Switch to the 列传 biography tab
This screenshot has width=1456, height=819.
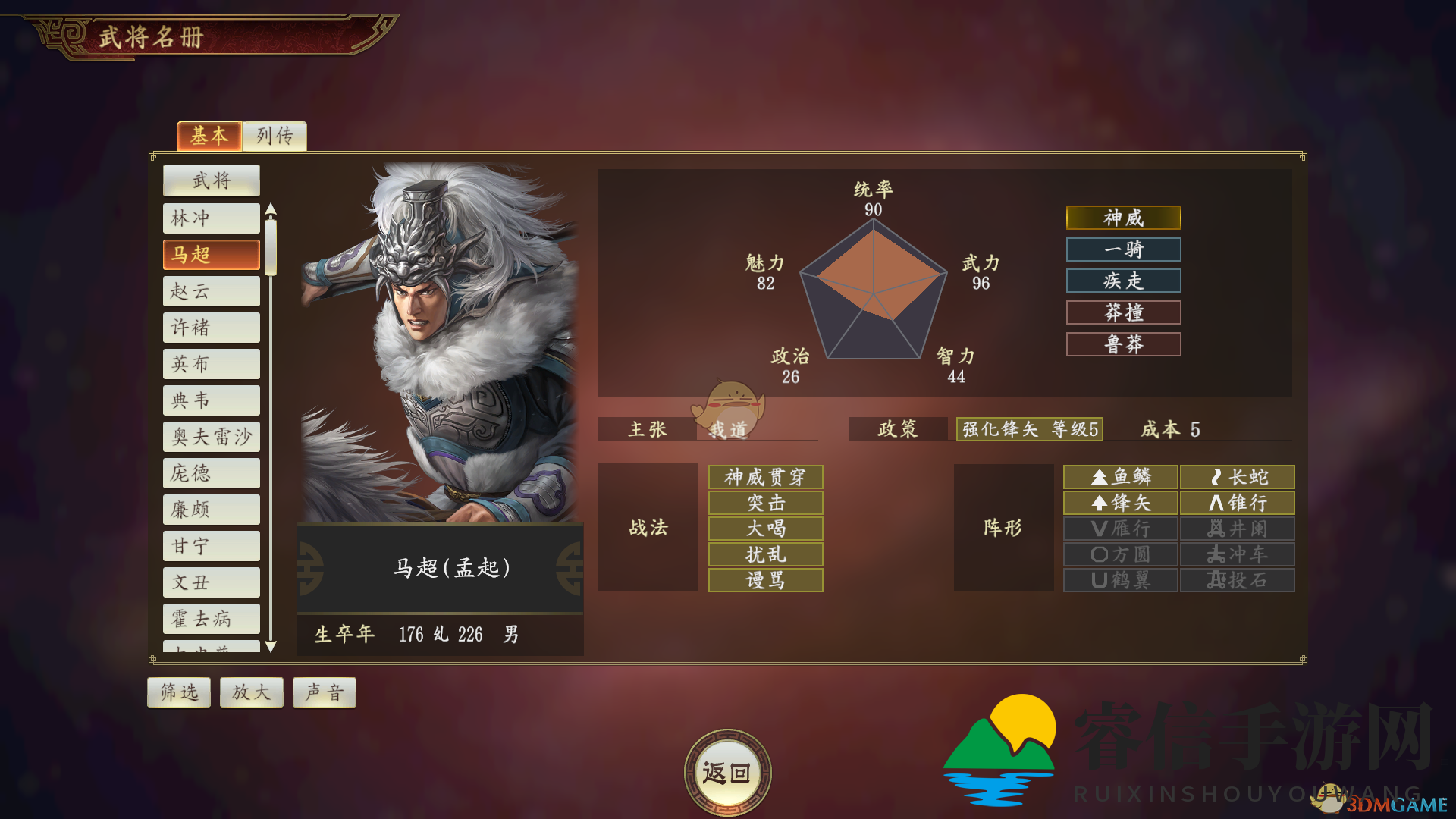tap(274, 137)
